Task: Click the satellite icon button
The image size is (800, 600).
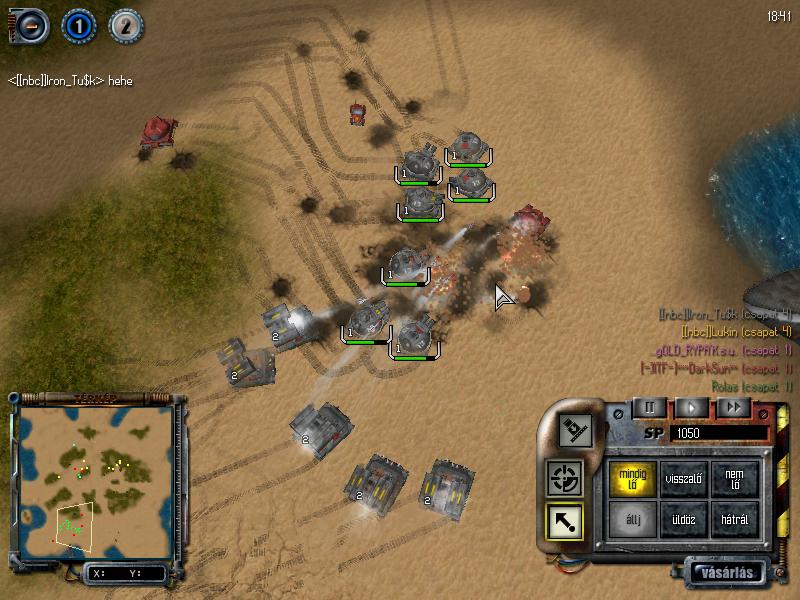Action: [578, 430]
